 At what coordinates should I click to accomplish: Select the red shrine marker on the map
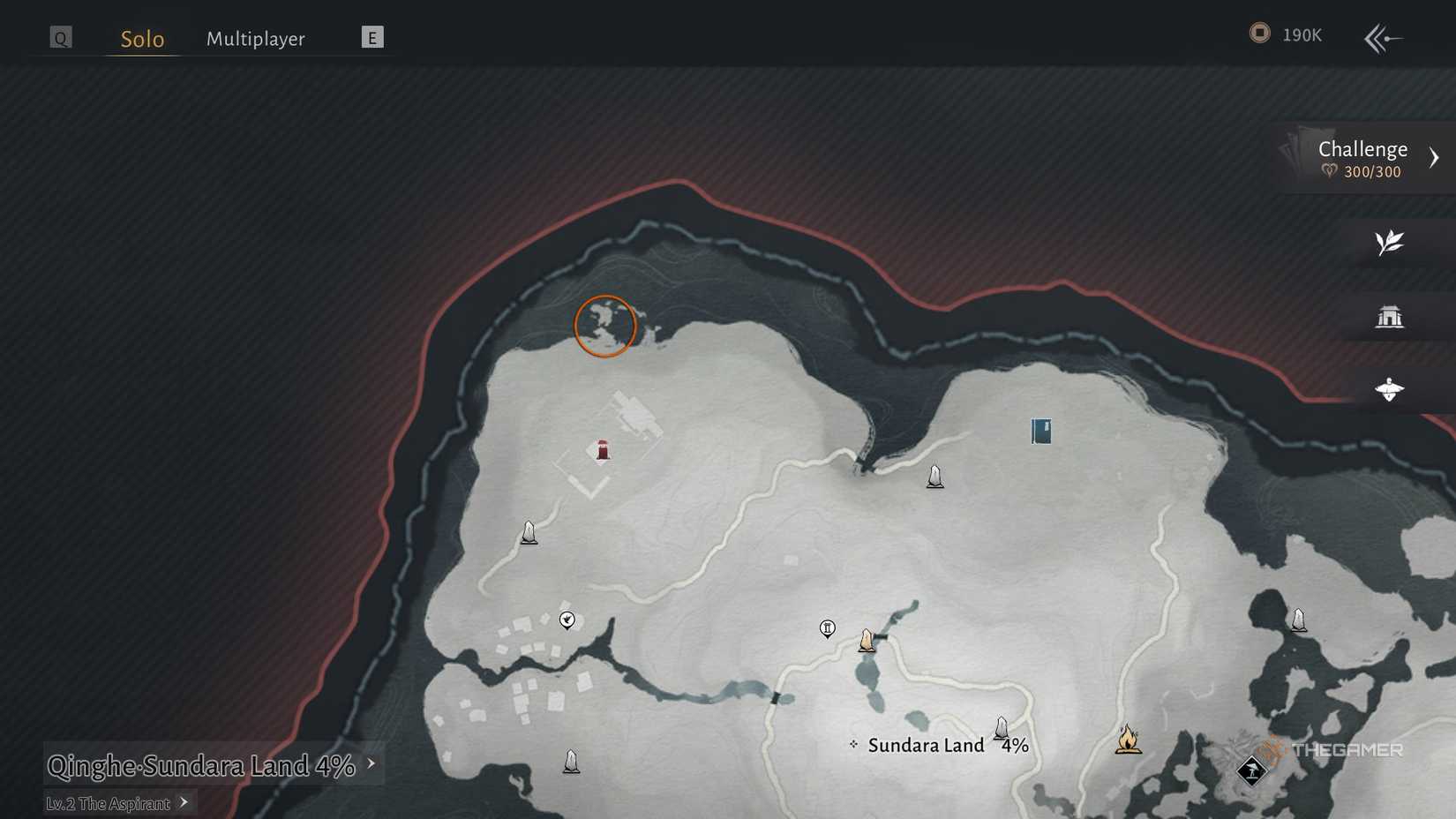pyautogui.click(x=601, y=450)
